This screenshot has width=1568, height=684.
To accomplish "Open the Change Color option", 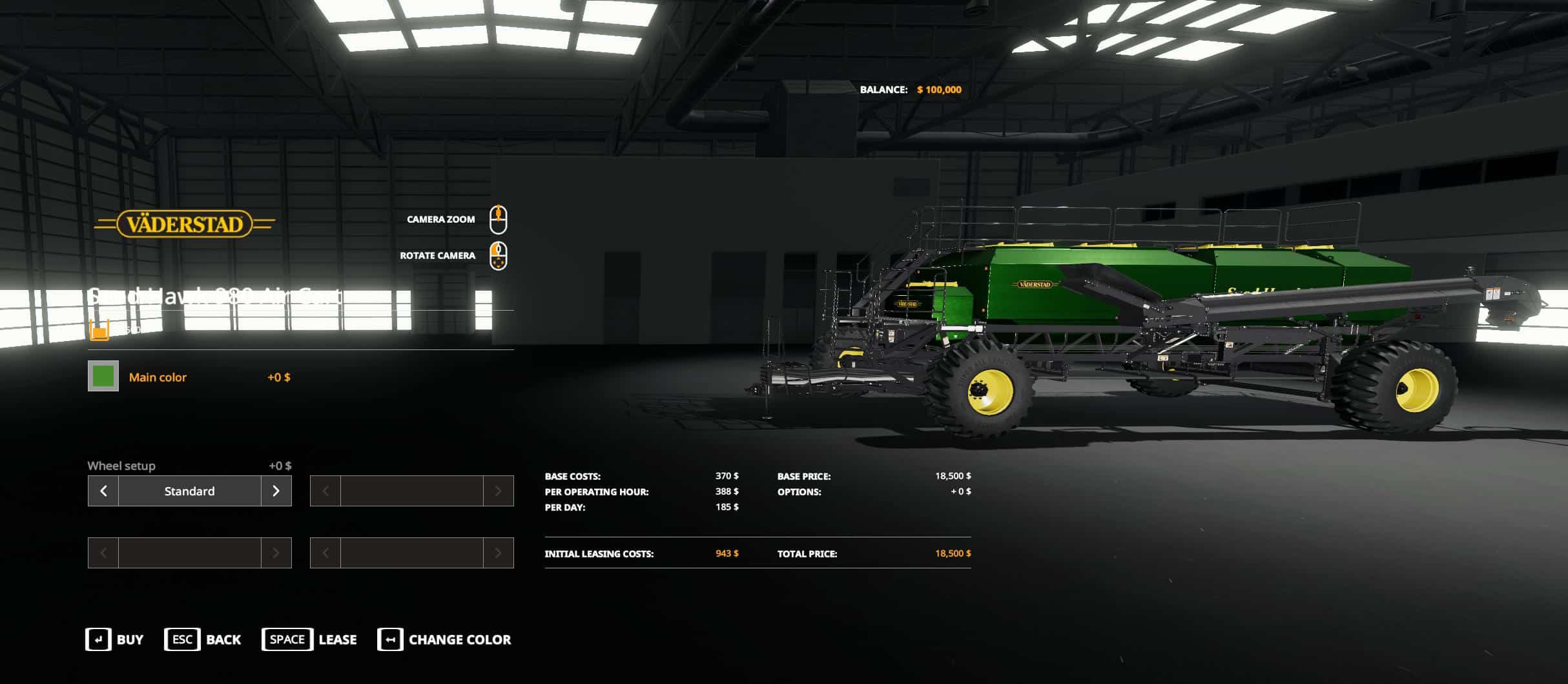I will pos(444,639).
